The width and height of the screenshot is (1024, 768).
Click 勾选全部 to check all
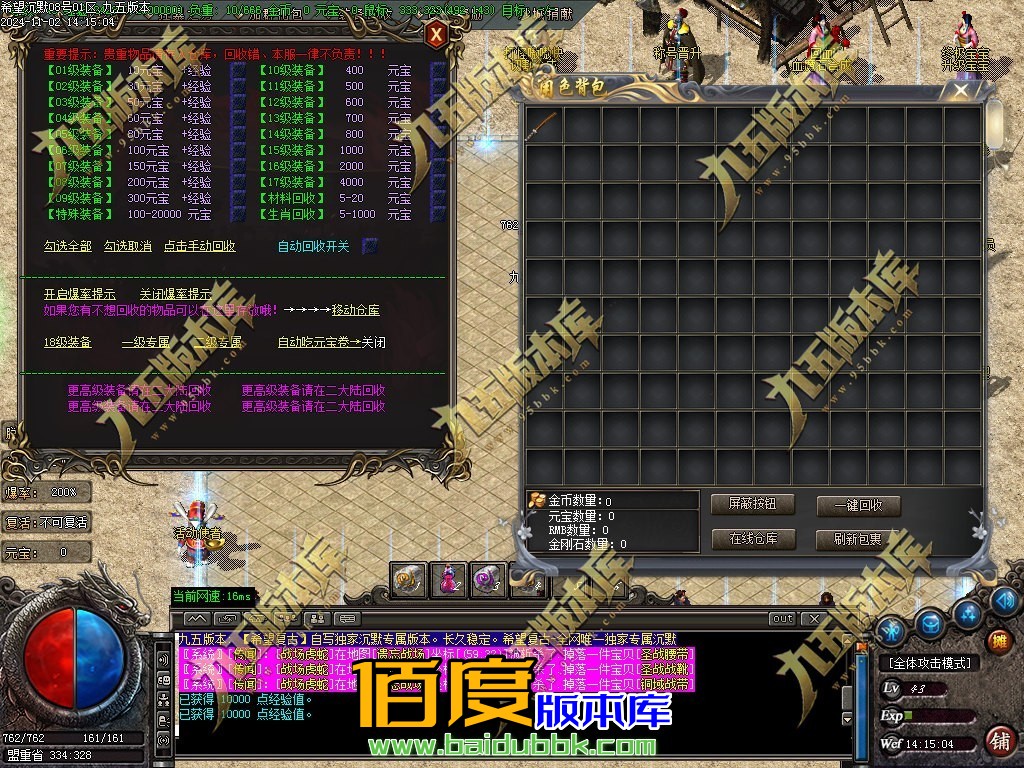tap(68, 246)
